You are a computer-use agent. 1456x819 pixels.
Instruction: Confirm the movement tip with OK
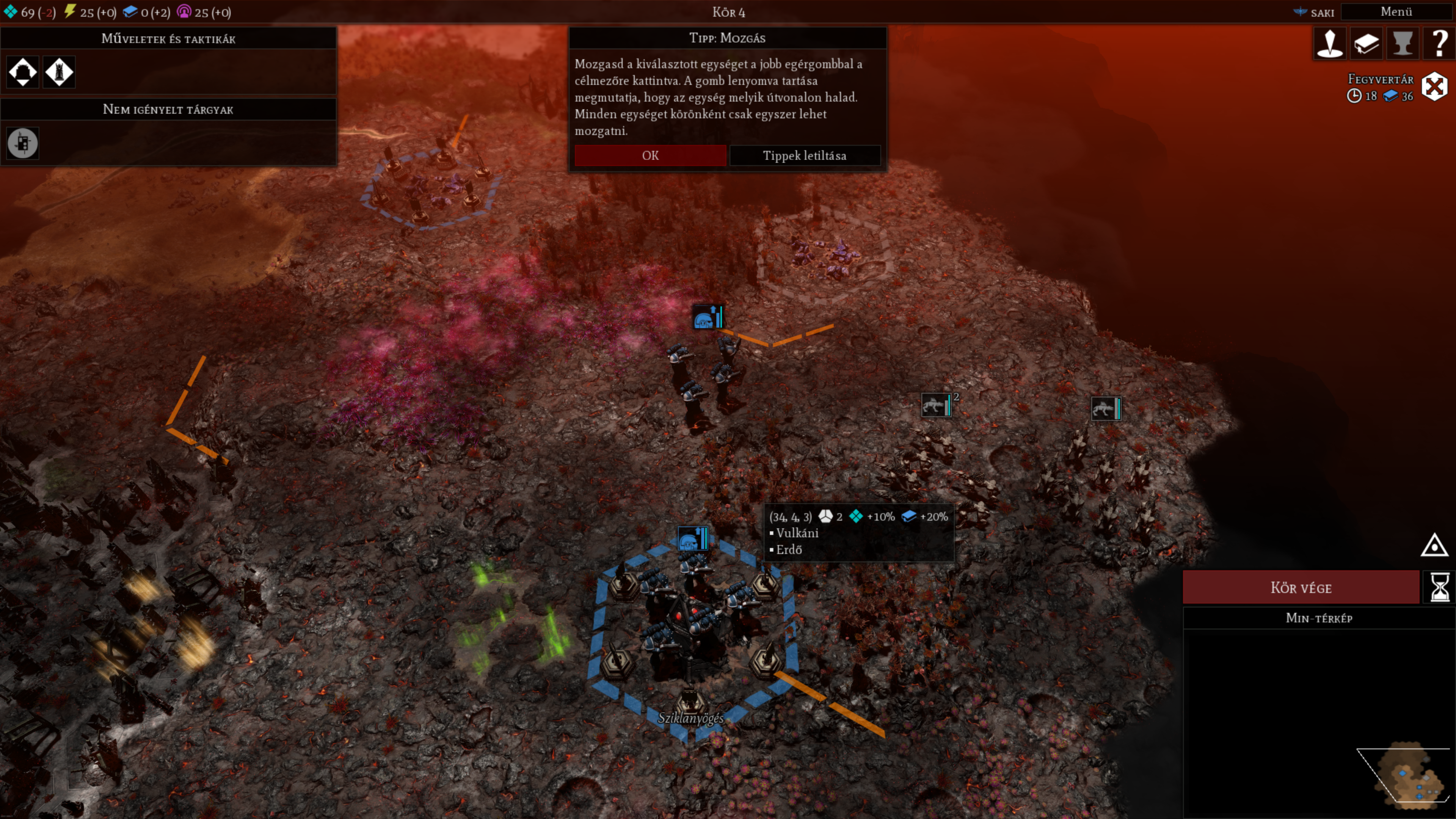click(650, 155)
